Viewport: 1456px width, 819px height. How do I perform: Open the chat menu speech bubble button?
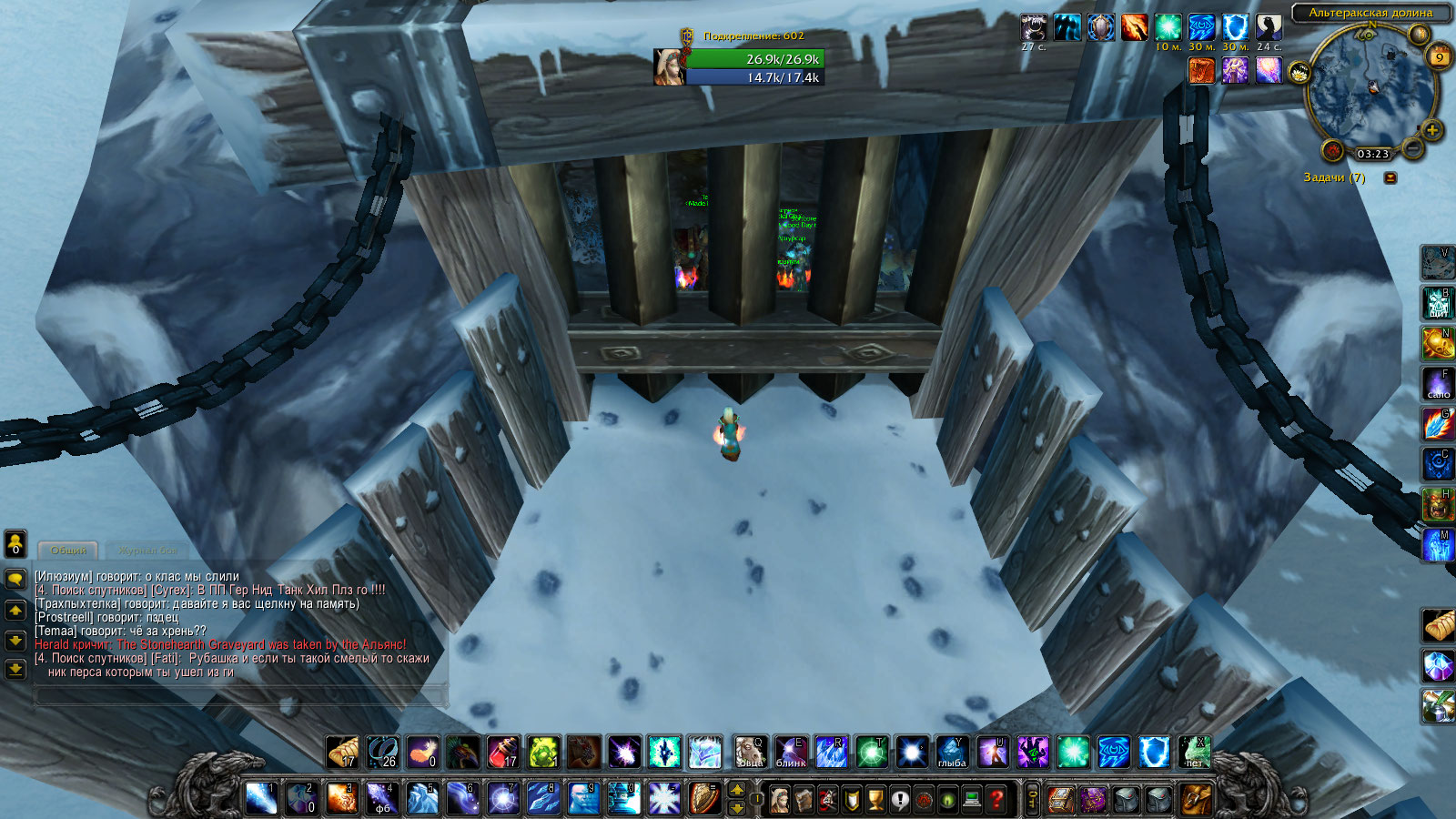(x=15, y=579)
